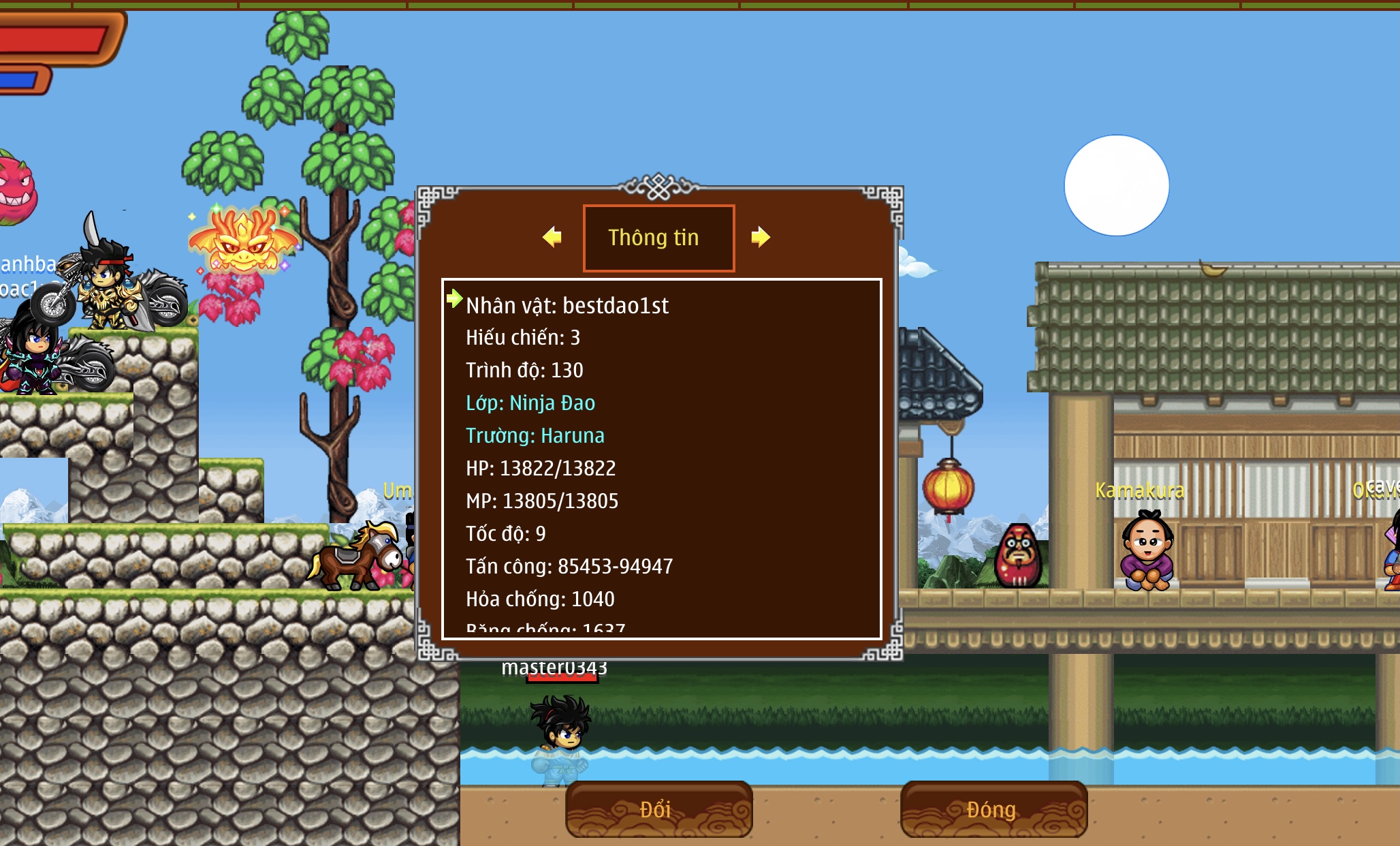Select the Trường: Haruna row

click(x=535, y=436)
